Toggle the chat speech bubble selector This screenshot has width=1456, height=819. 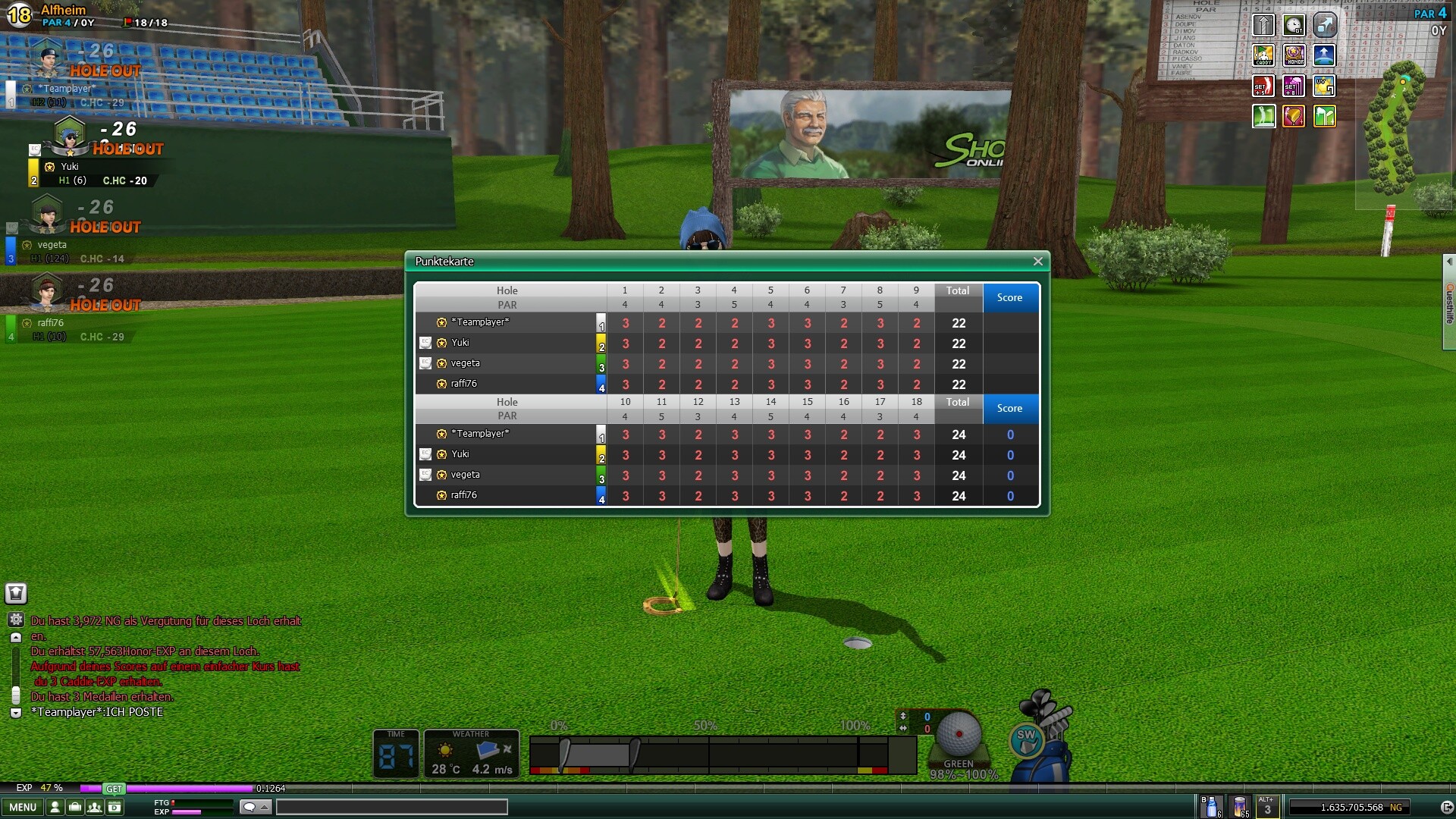(x=255, y=807)
